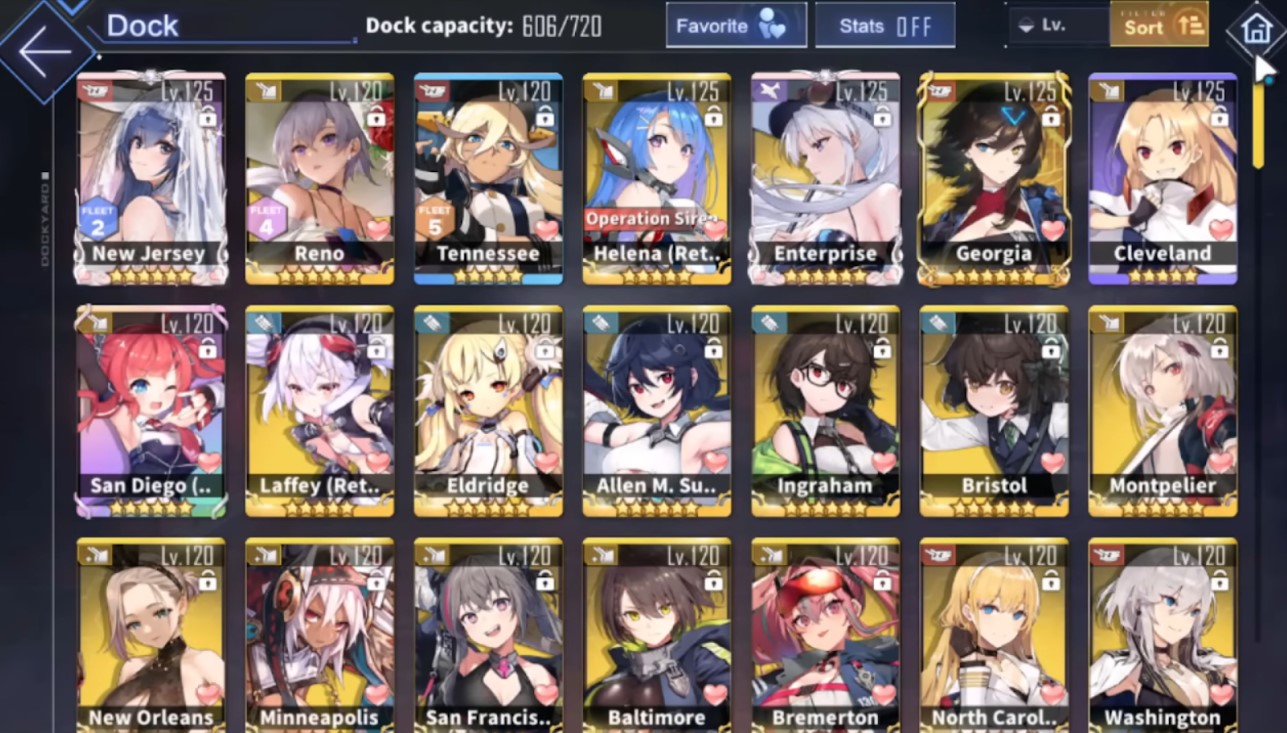Choose the Ingraham ship card

[825, 410]
